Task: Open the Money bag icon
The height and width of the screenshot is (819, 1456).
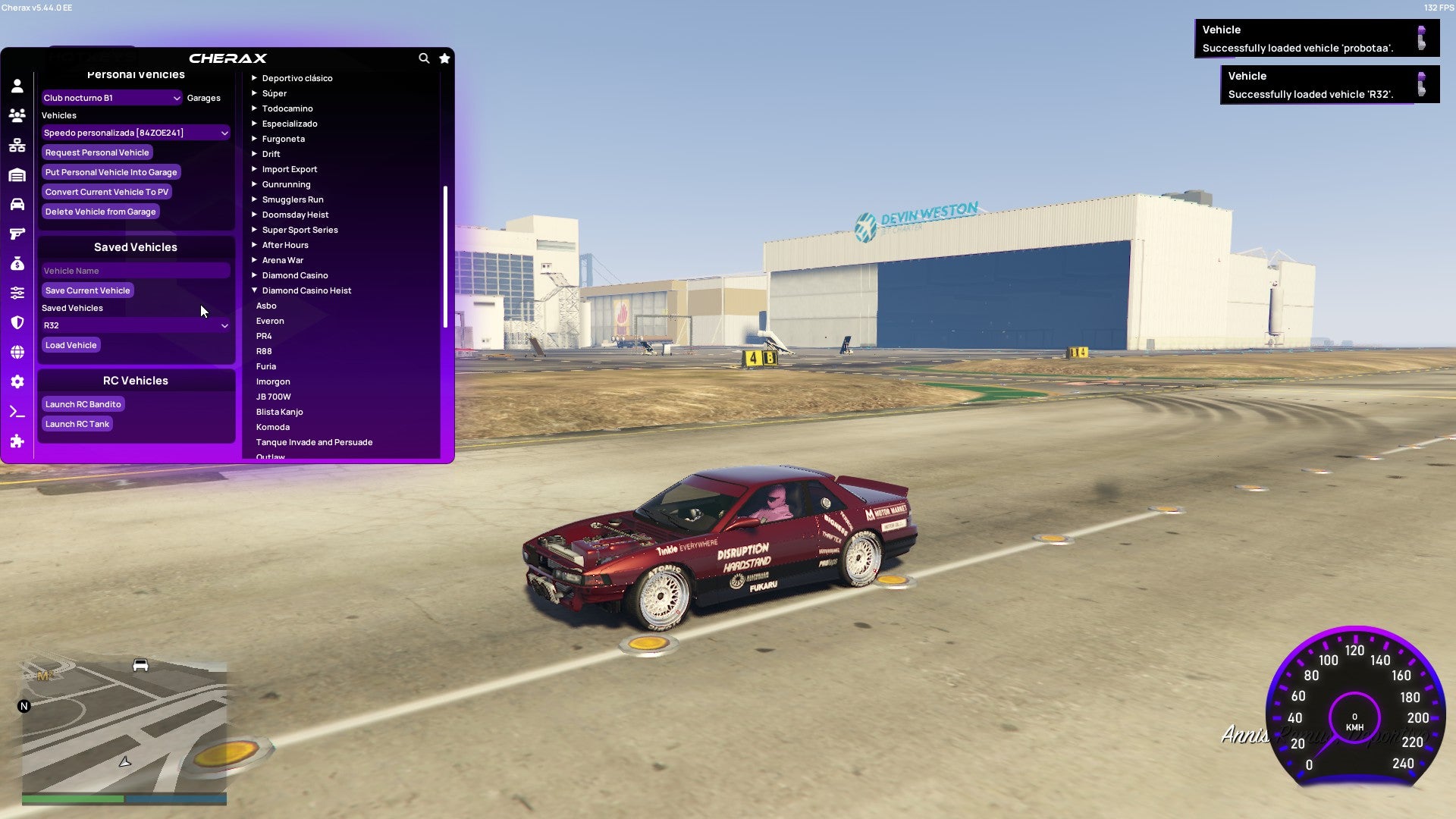Action: pyautogui.click(x=17, y=263)
